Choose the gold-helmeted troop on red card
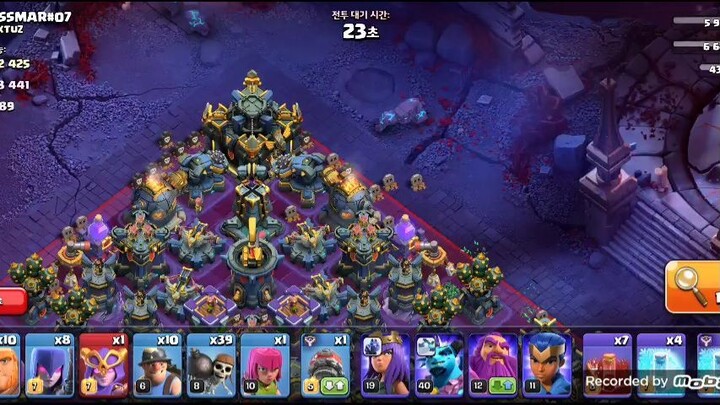The height and width of the screenshot is (405, 720). tap(103, 366)
